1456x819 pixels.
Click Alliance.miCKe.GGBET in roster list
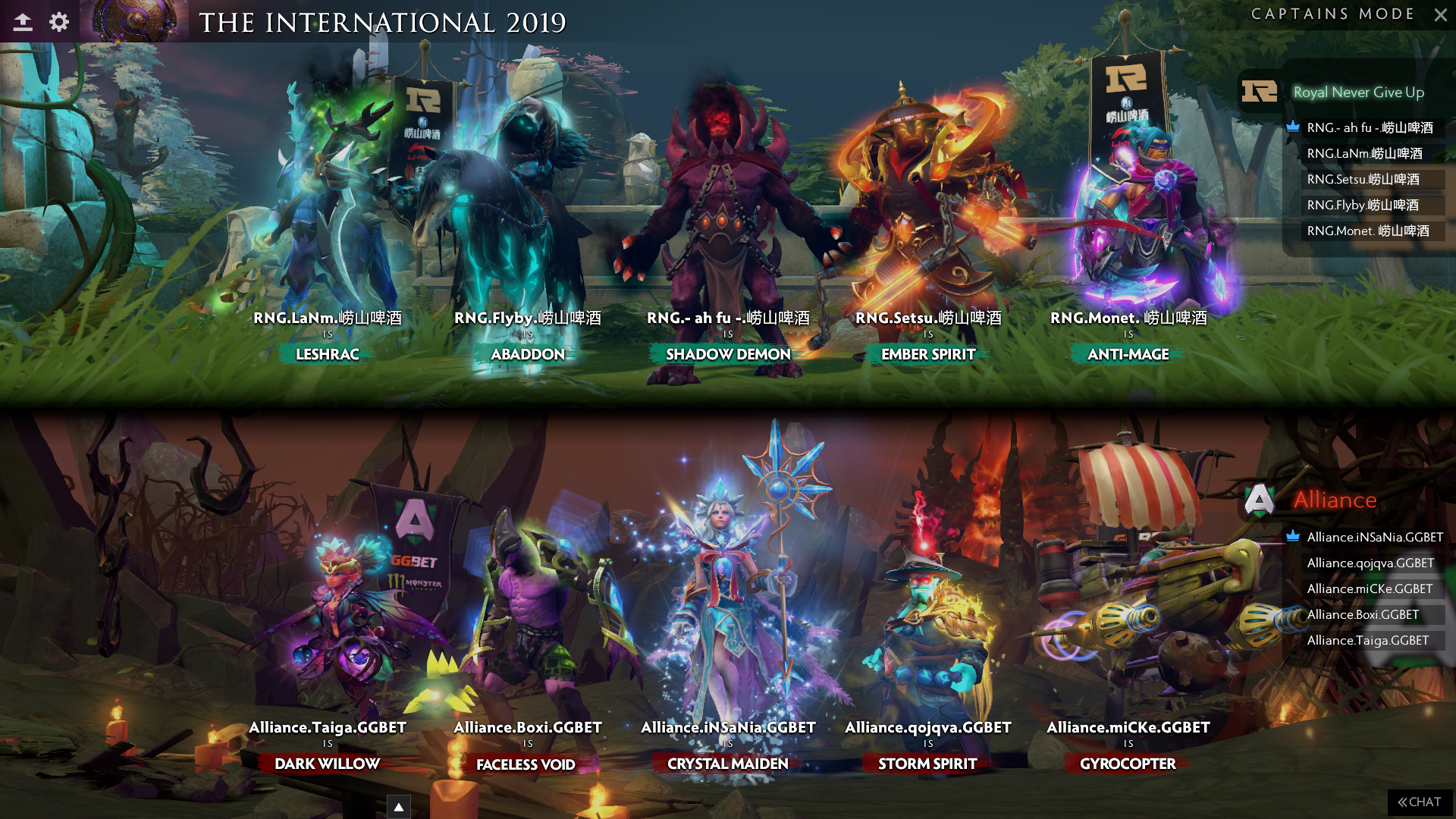point(1370,588)
